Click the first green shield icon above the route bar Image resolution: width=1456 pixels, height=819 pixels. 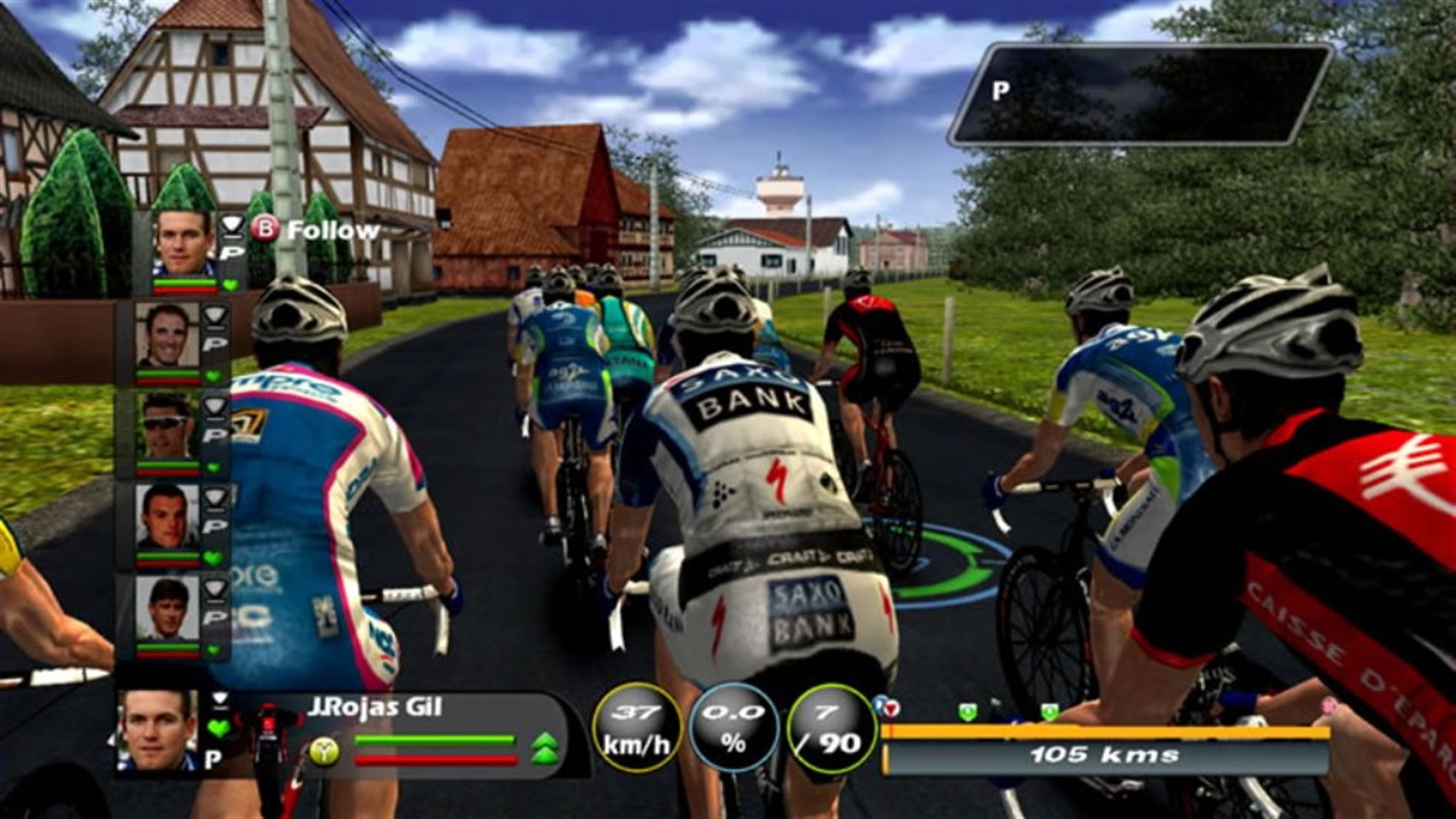968,712
